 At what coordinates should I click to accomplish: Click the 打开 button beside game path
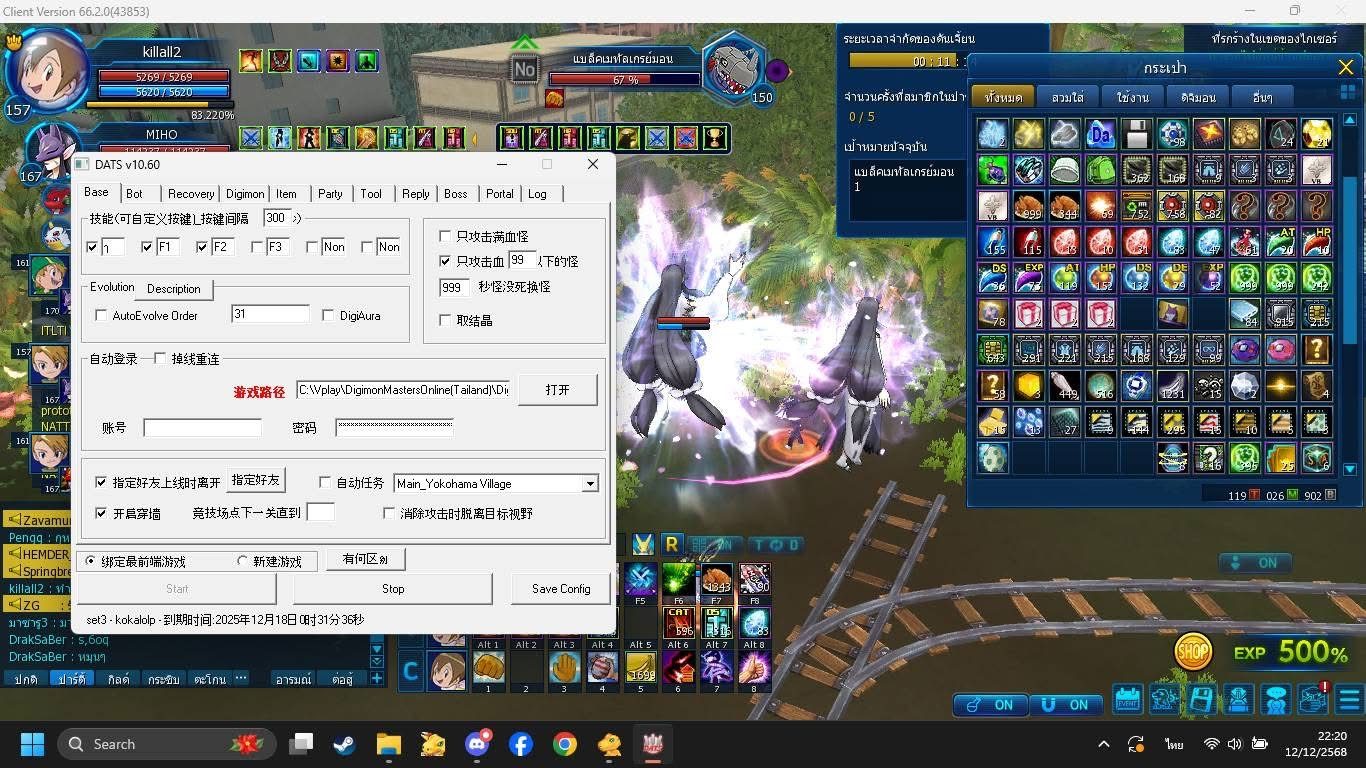pos(557,390)
